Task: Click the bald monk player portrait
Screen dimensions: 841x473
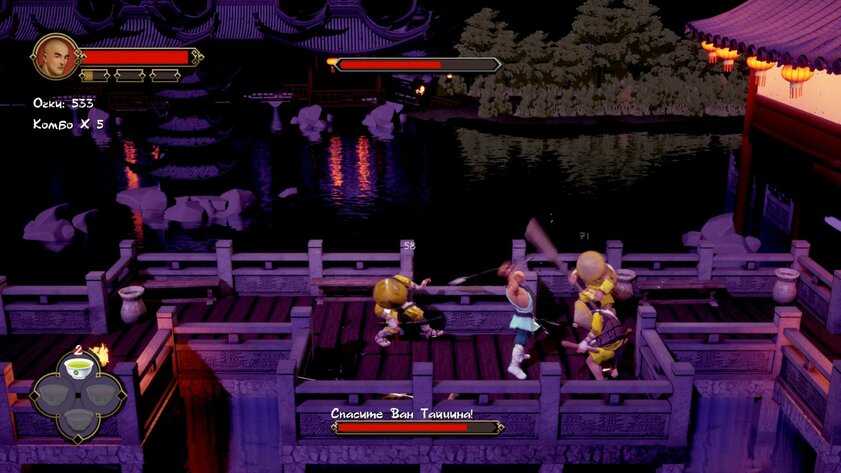Action: coord(55,57)
